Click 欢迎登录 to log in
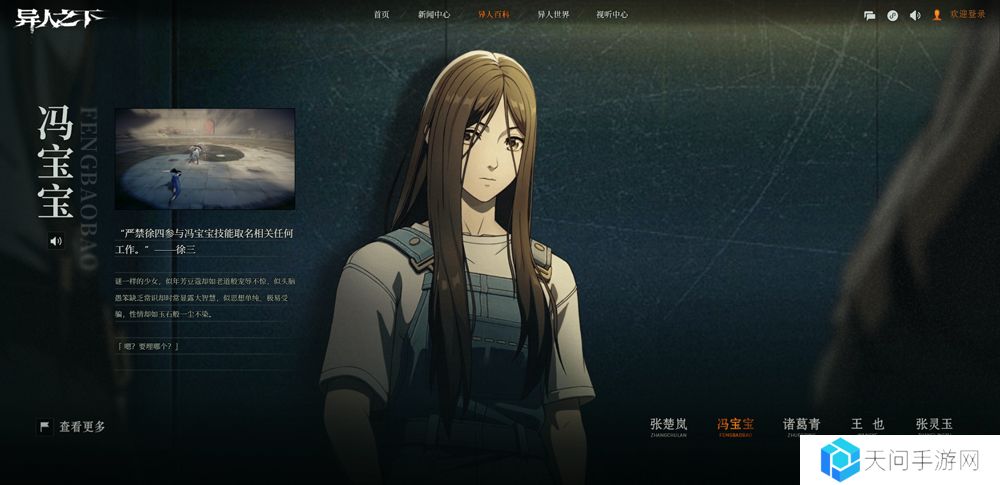1000x485 pixels. click(966, 15)
